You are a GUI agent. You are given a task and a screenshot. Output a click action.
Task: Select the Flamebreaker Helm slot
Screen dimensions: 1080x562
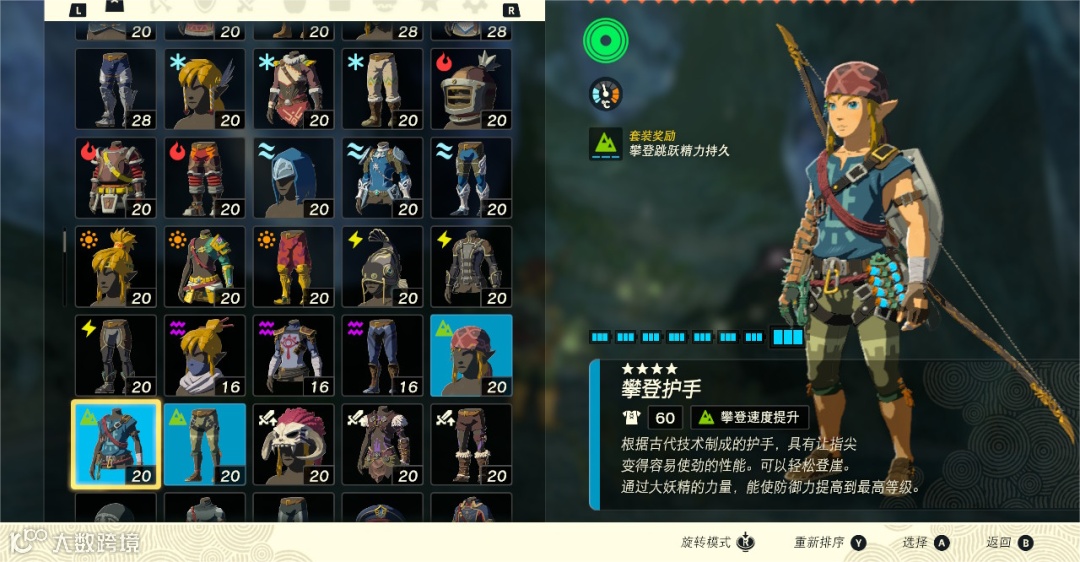coord(471,89)
